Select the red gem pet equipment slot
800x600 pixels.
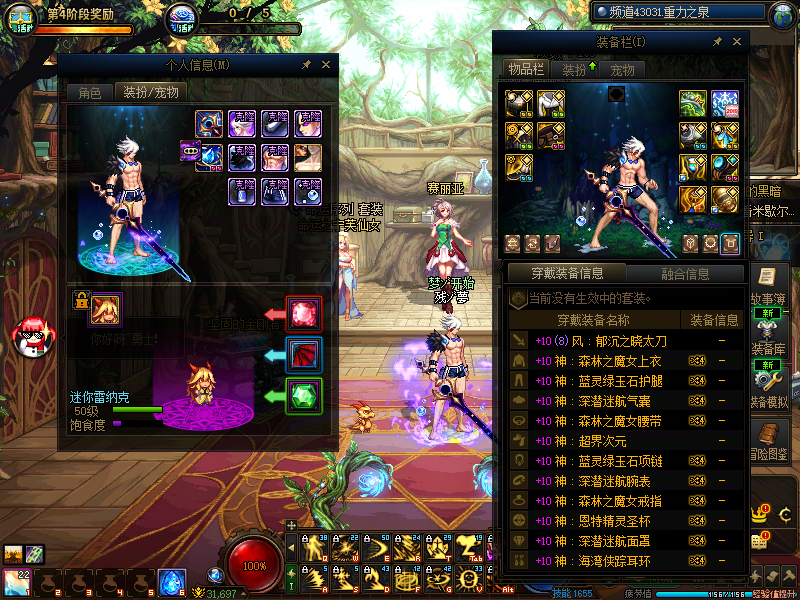303,313
